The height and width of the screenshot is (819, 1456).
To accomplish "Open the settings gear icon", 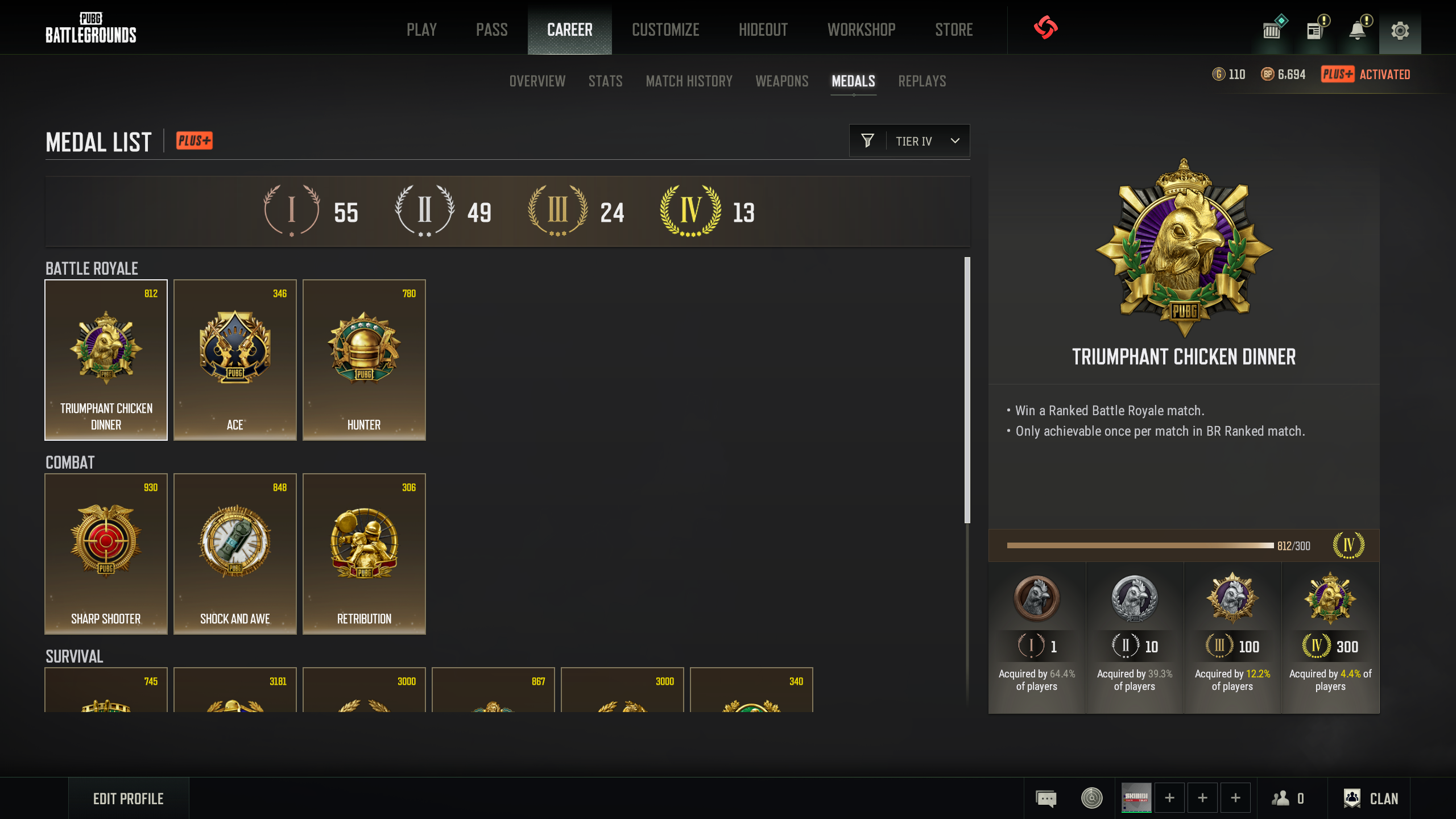I will [x=1400, y=31].
